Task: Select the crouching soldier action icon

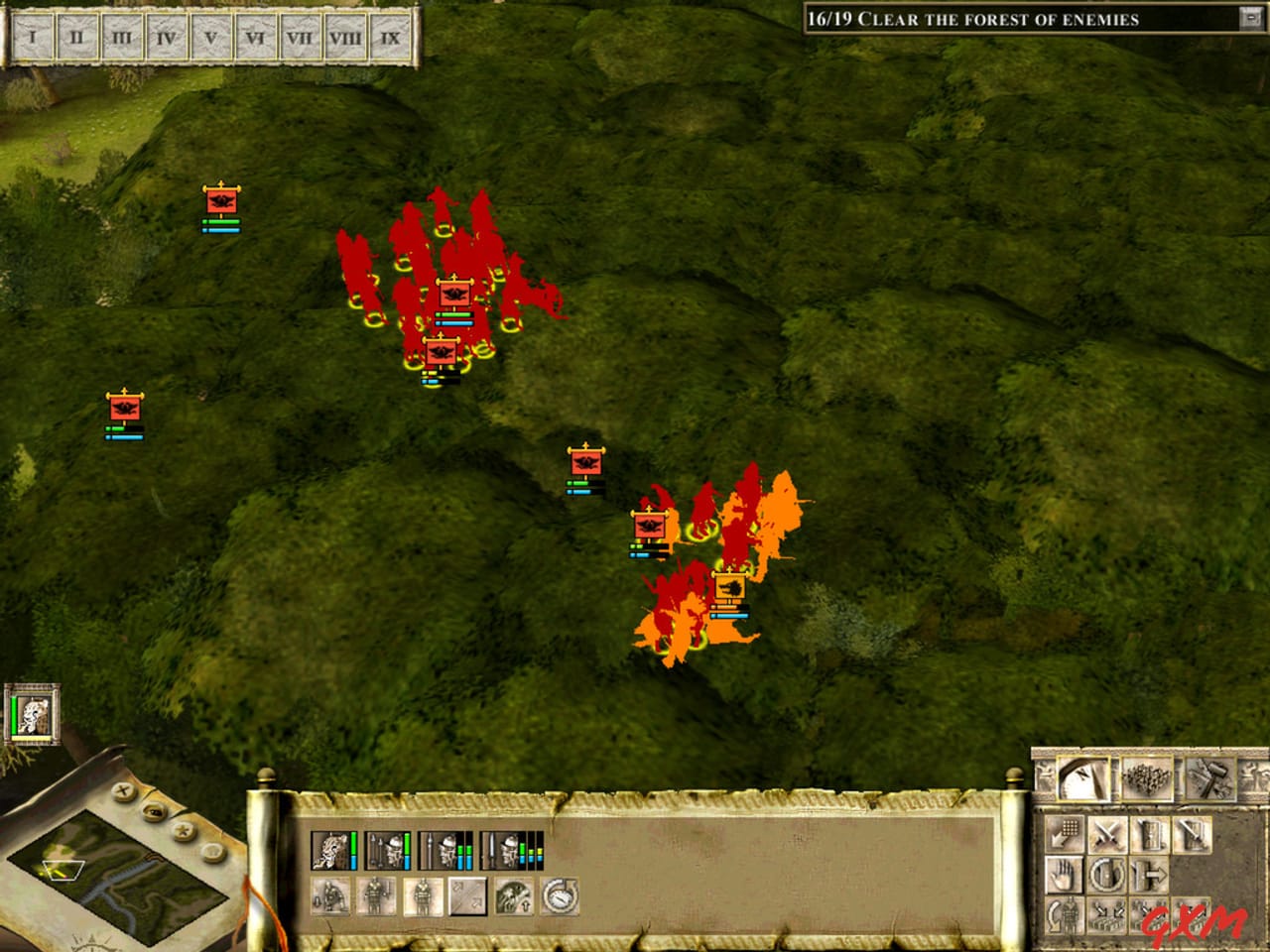Action: [330, 894]
